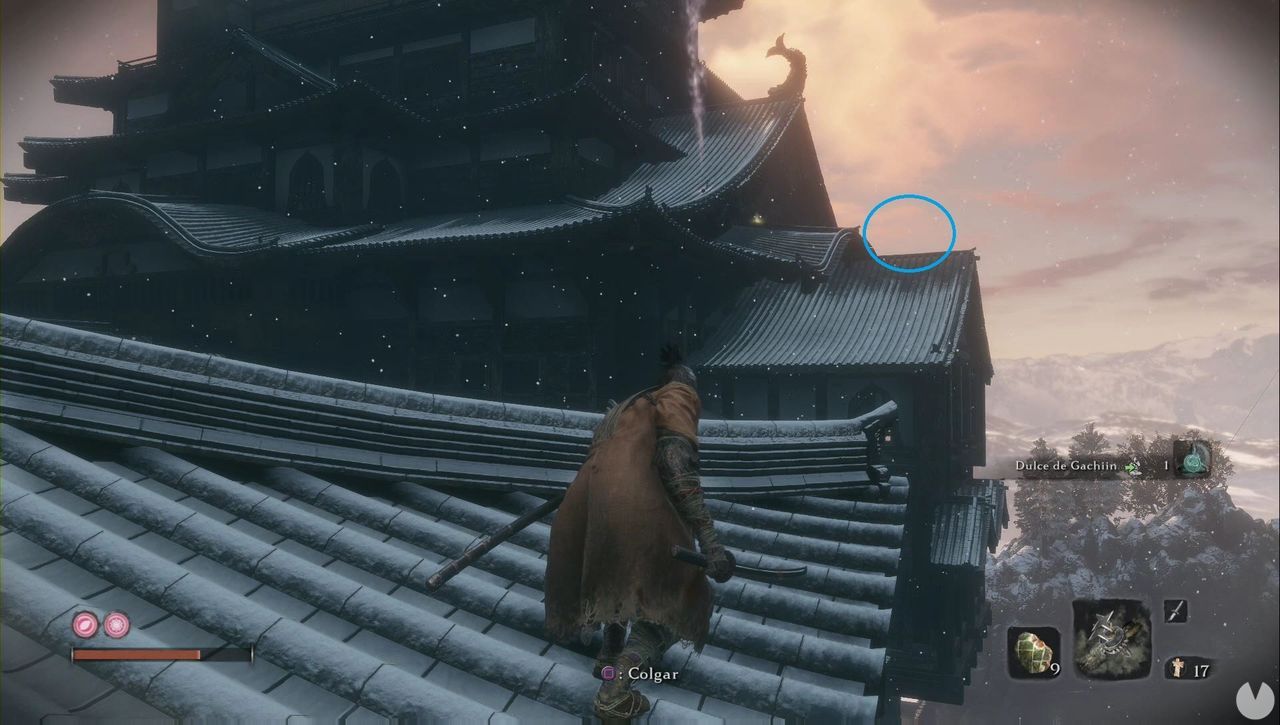
Task: Expand the Dulce de Gachiin notification banner
Action: click(x=1100, y=466)
